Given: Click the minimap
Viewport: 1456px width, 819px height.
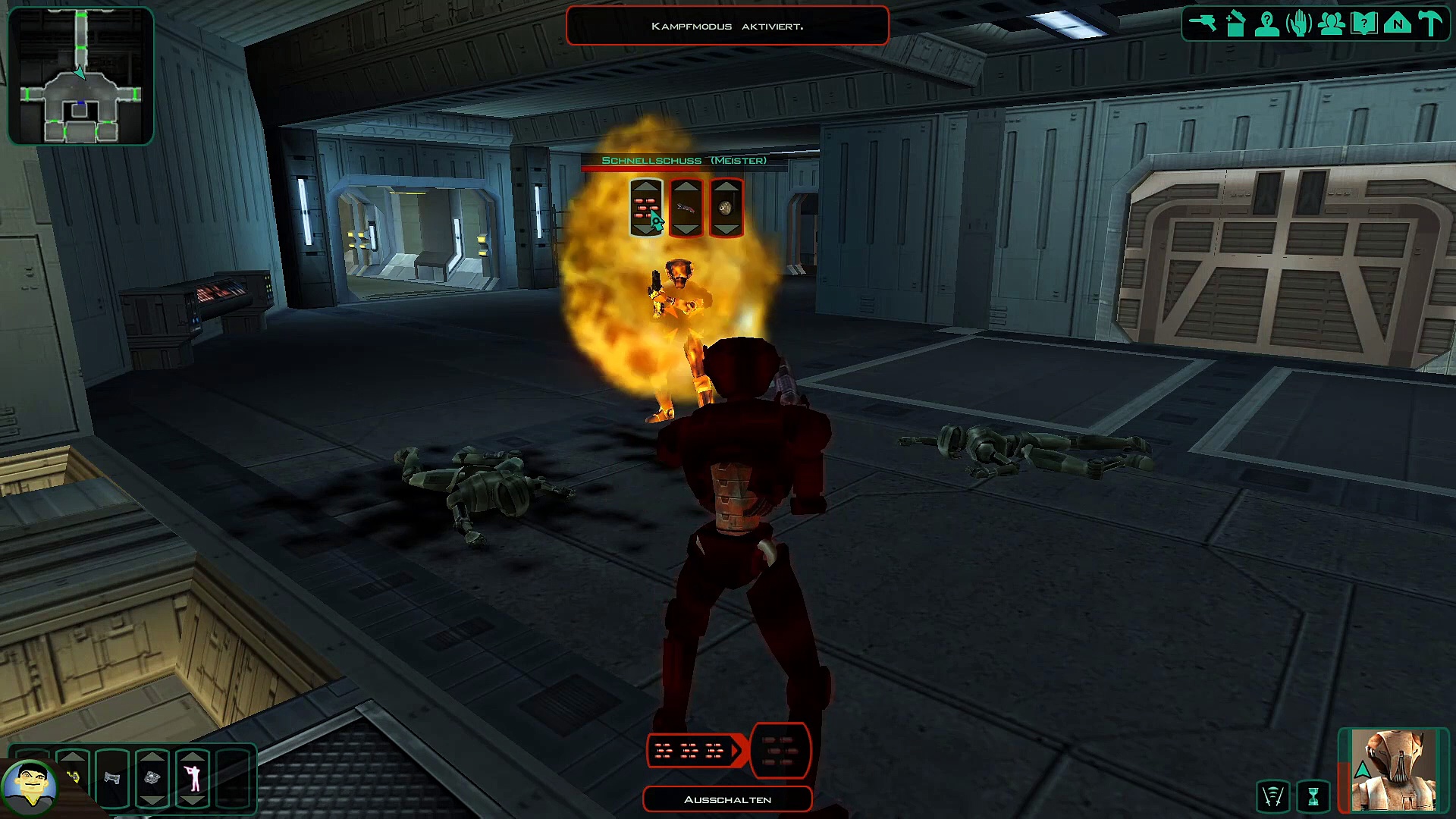Looking at the screenshot, I should [x=80, y=76].
